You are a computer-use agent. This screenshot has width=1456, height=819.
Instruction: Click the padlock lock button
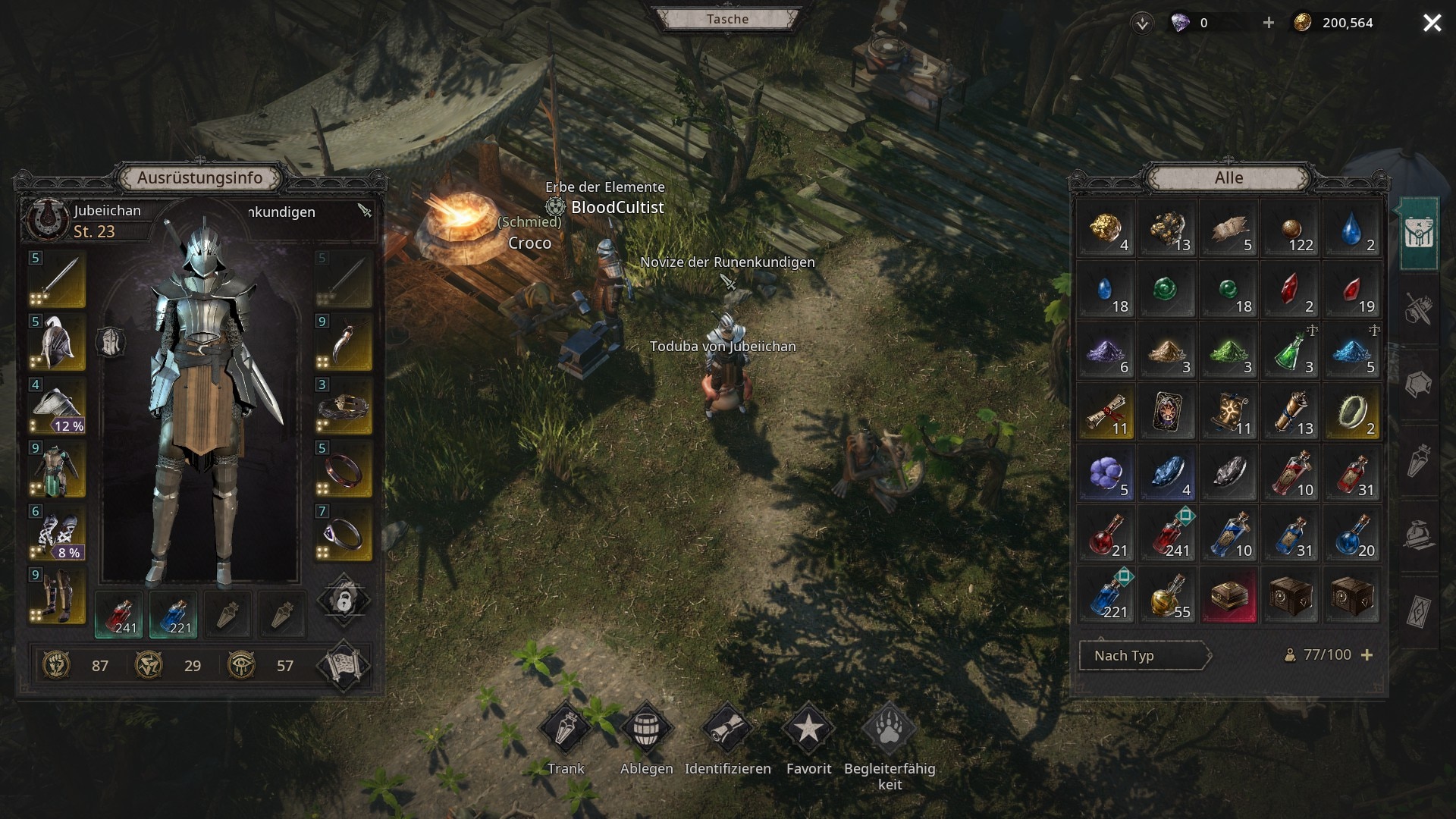pos(344,601)
